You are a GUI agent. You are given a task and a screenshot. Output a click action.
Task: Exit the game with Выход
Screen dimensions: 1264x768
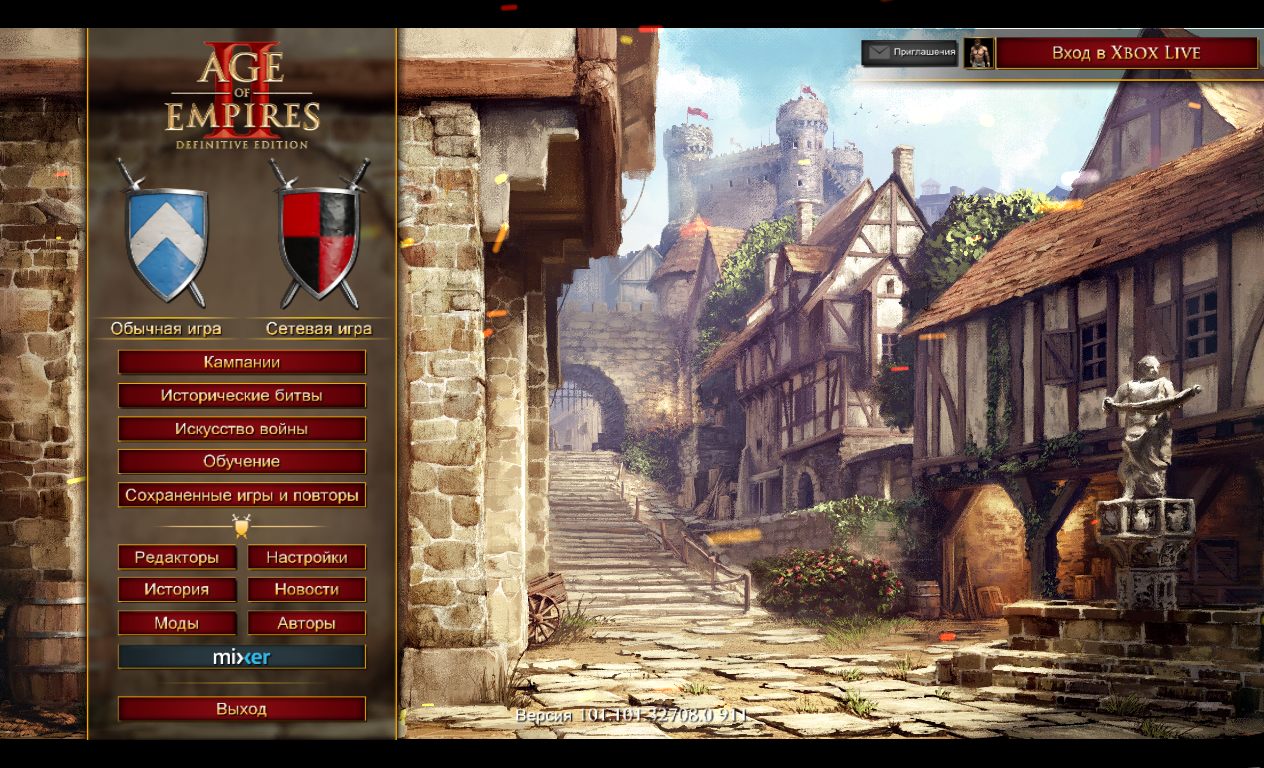click(242, 709)
